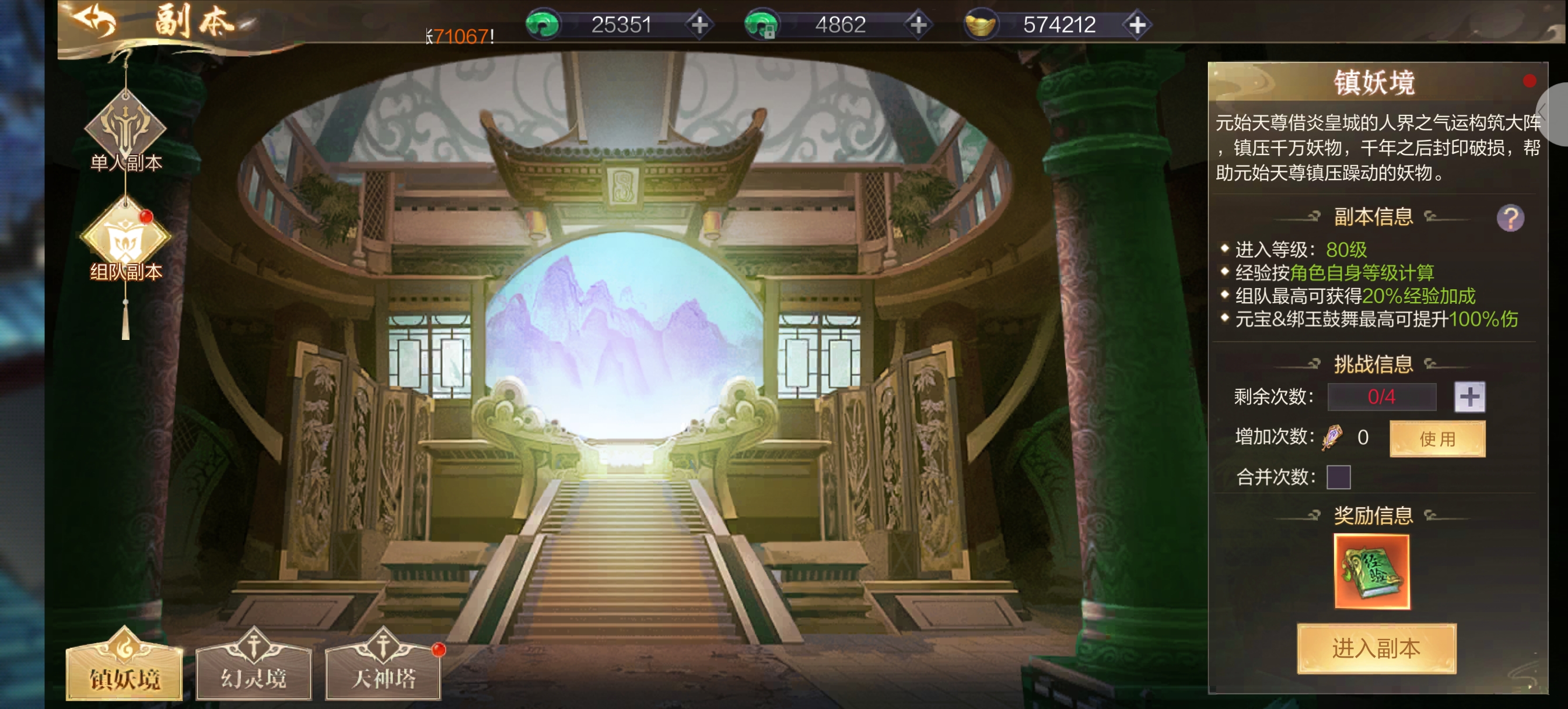Add bound jade currency
The height and width of the screenshot is (709, 1568).
coord(918,25)
